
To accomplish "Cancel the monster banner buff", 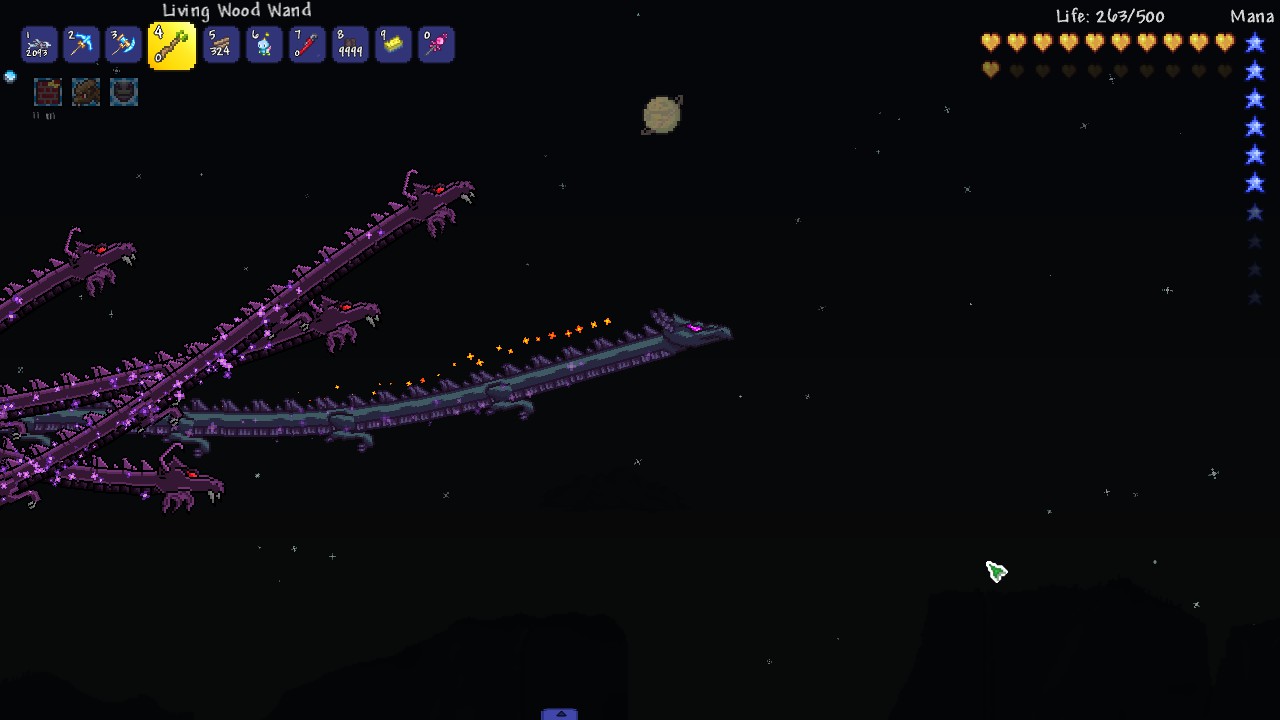I will (85, 91).
